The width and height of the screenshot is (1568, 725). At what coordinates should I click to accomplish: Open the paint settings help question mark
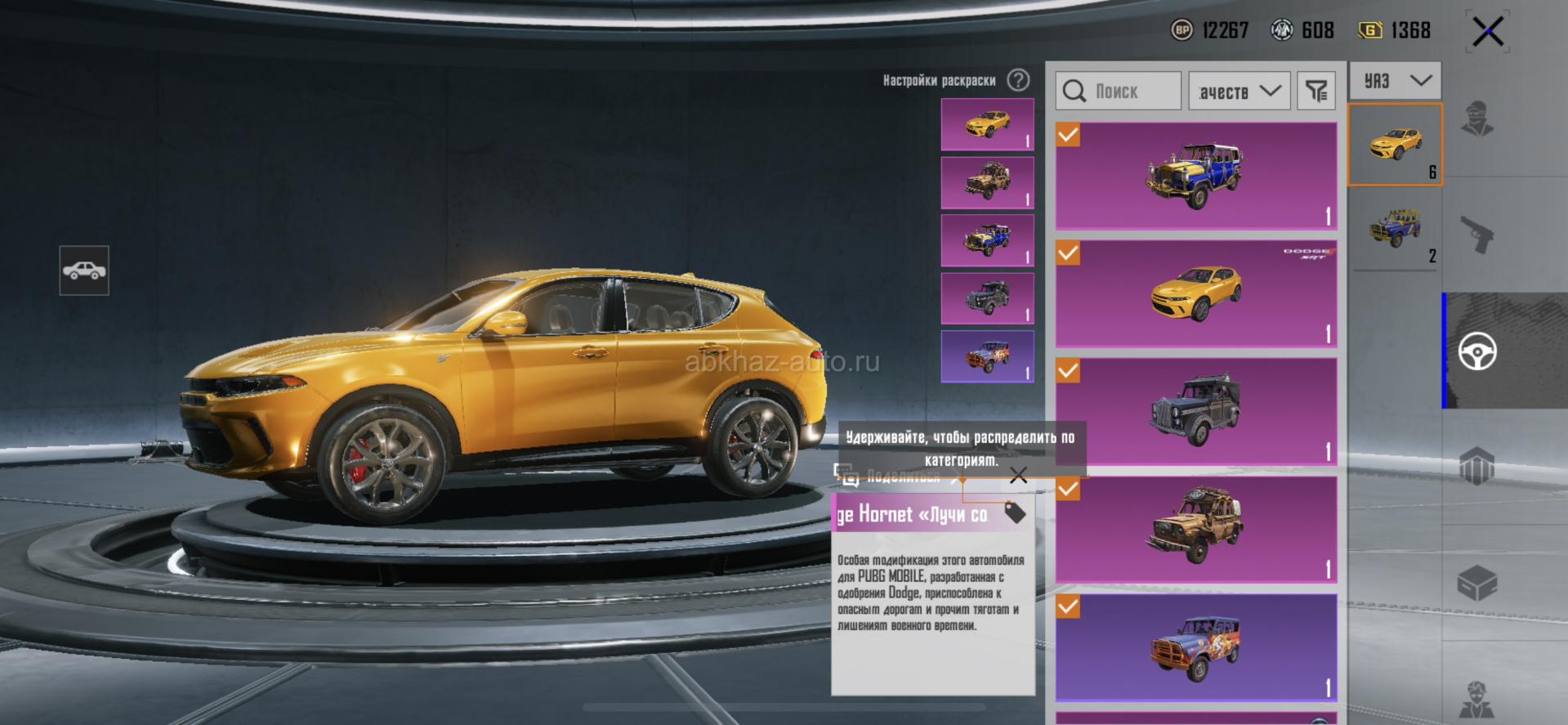pyautogui.click(x=1018, y=80)
